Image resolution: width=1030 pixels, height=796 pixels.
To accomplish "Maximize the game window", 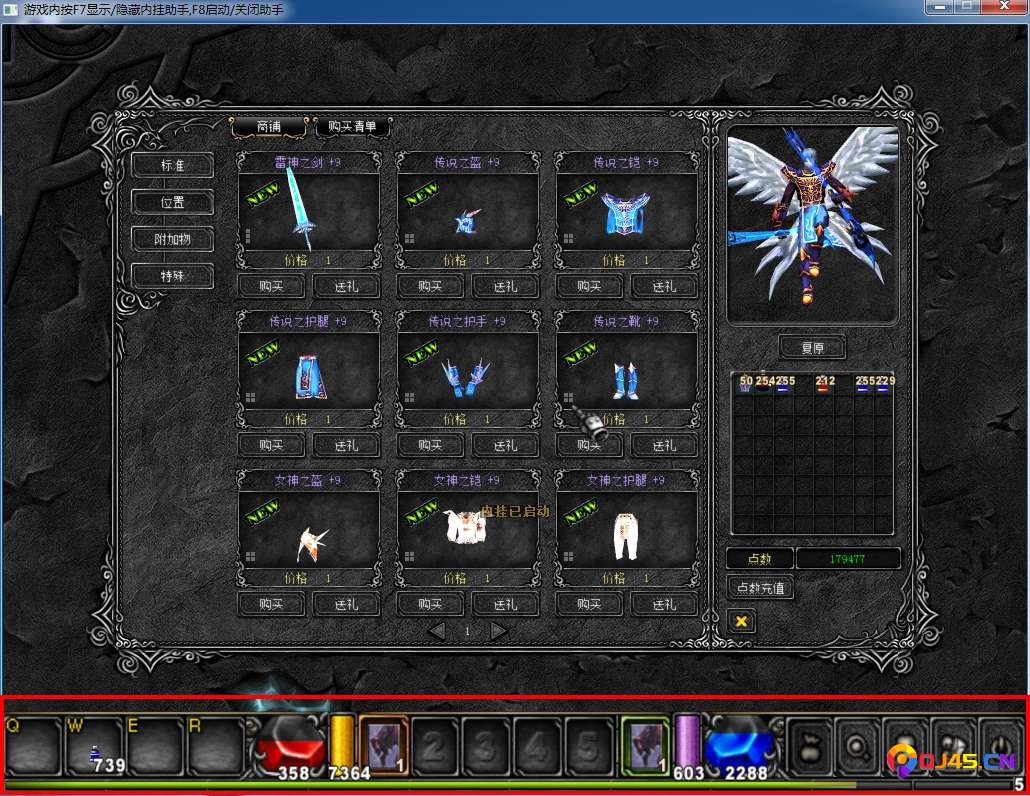I will [x=967, y=7].
